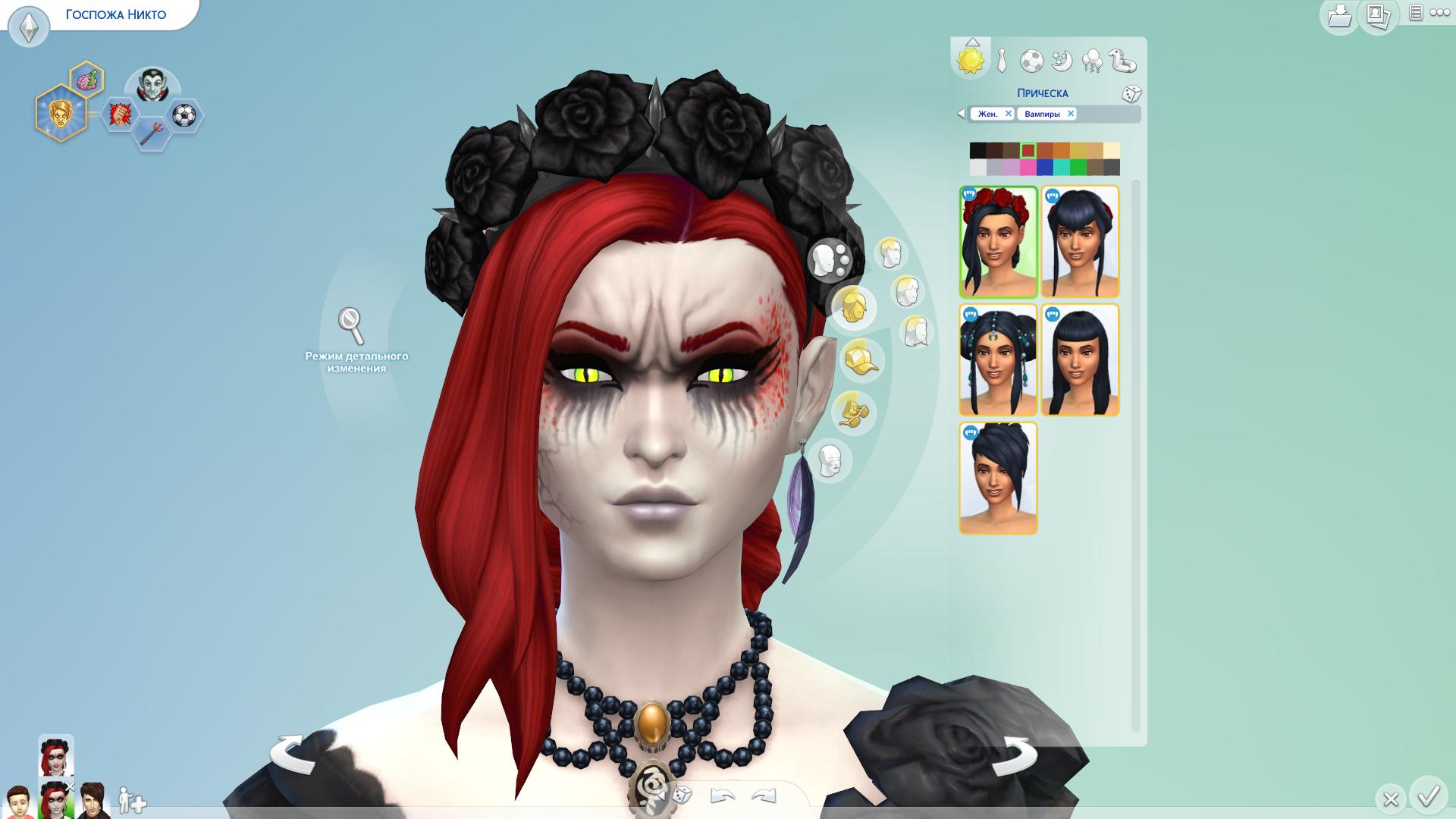Randomize the hairstyle with the panel dice
Image resolution: width=1456 pixels, height=819 pixels.
1131,94
